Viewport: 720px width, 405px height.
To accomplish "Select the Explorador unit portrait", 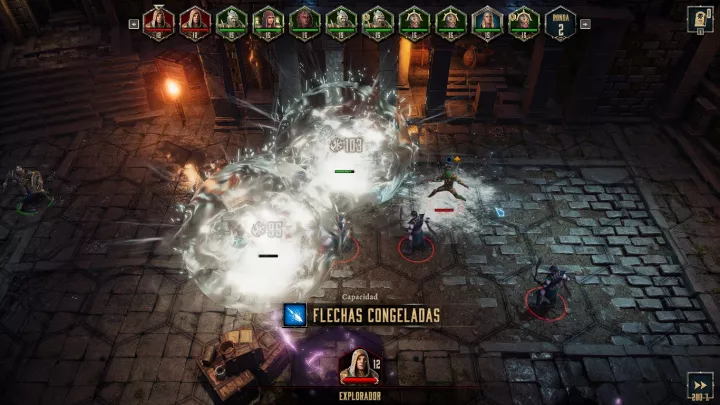I will (x=357, y=366).
